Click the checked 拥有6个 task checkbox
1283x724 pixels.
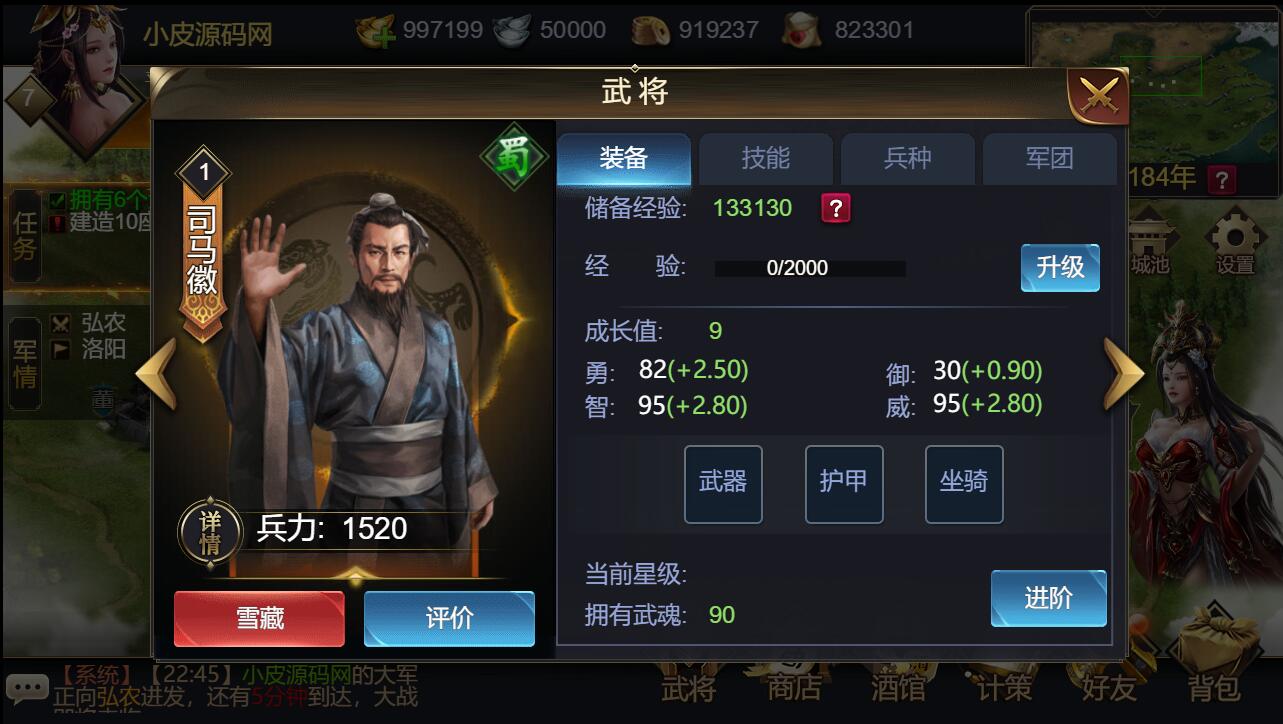click(55, 199)
